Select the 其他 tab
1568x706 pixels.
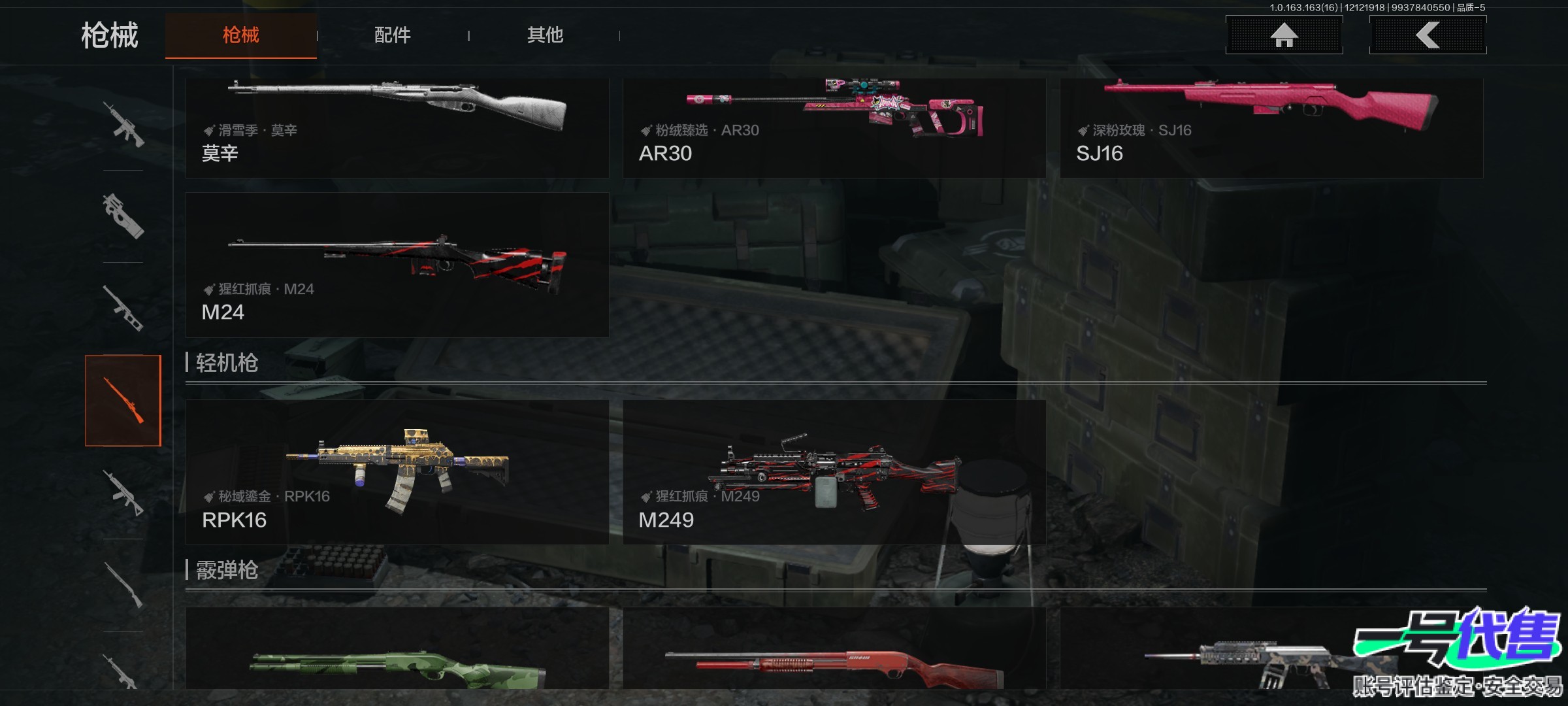(545, 35)
